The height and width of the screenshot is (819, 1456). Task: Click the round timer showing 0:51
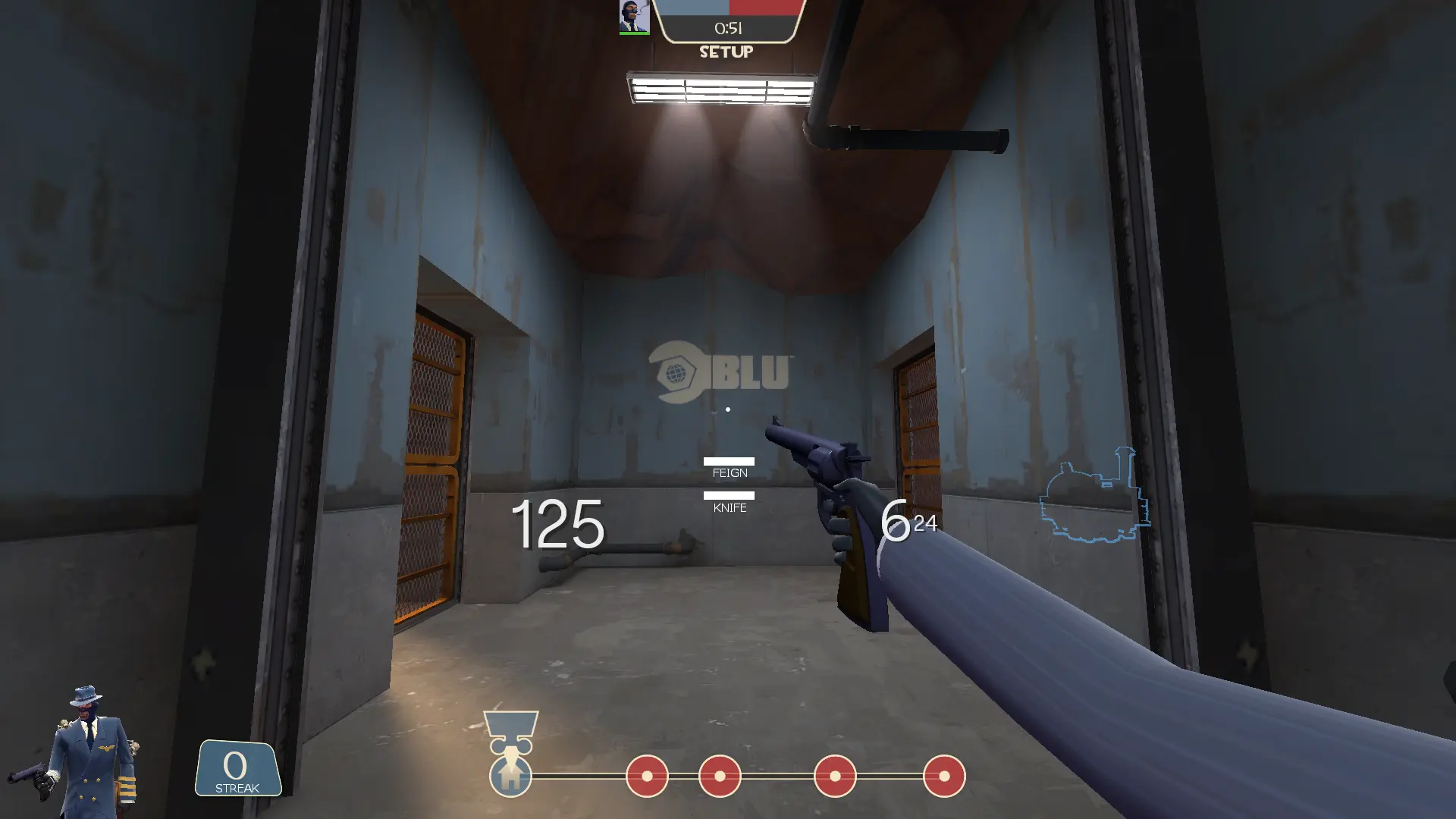[x=726, y=29]
